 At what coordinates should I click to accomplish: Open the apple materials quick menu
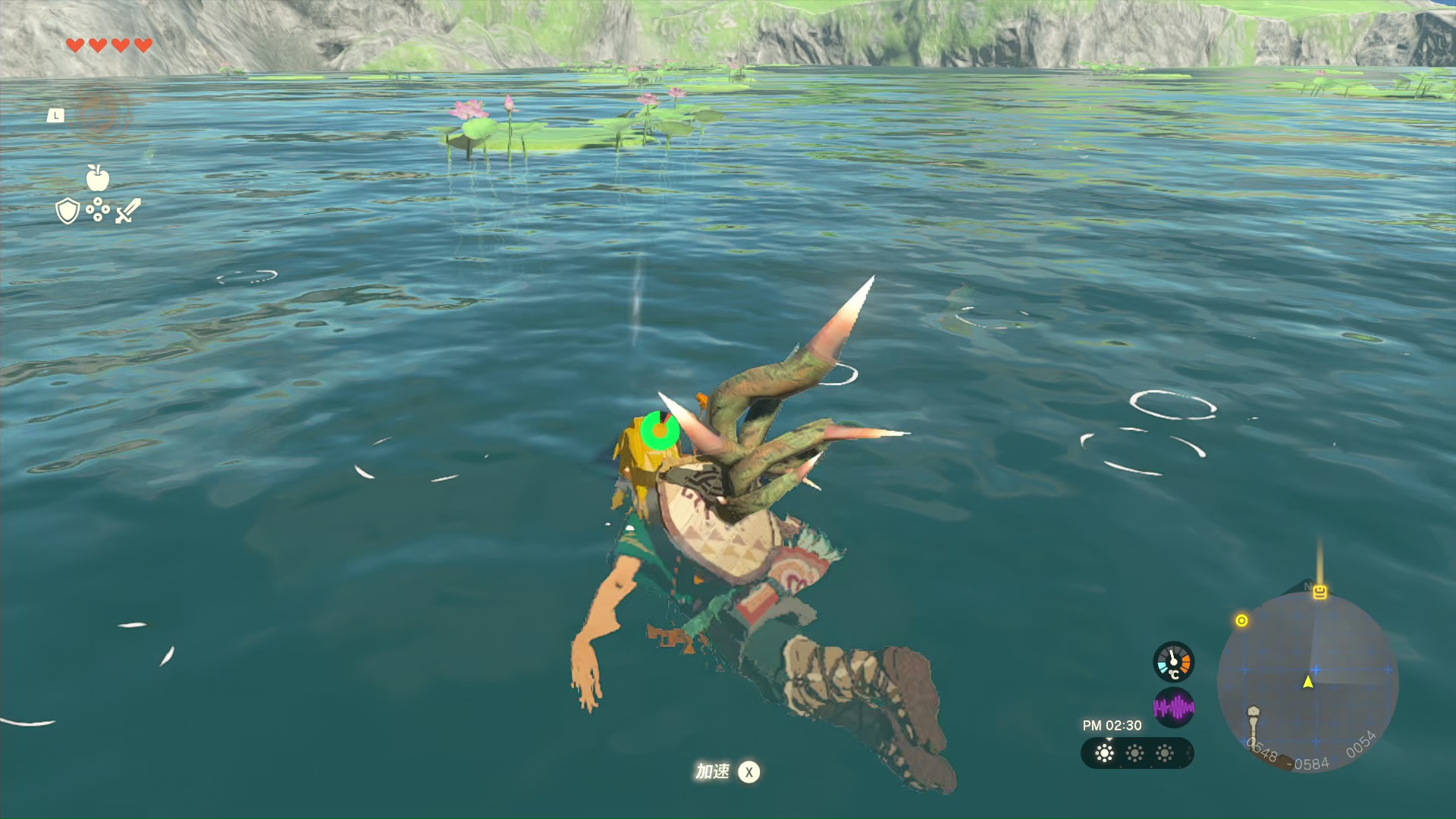click(98, 178)
